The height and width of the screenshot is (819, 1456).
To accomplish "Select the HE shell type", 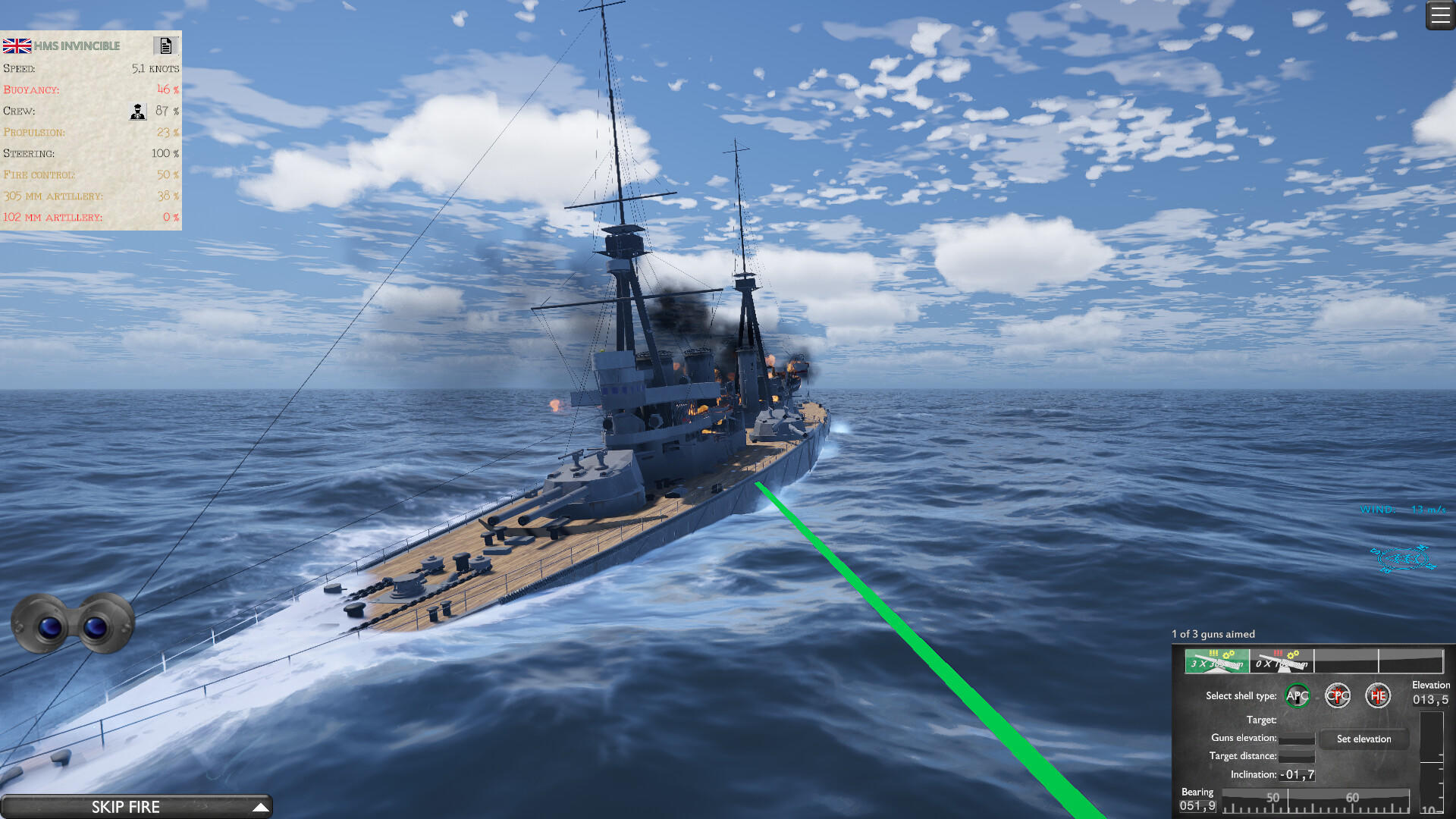I will pos(1379,695).
